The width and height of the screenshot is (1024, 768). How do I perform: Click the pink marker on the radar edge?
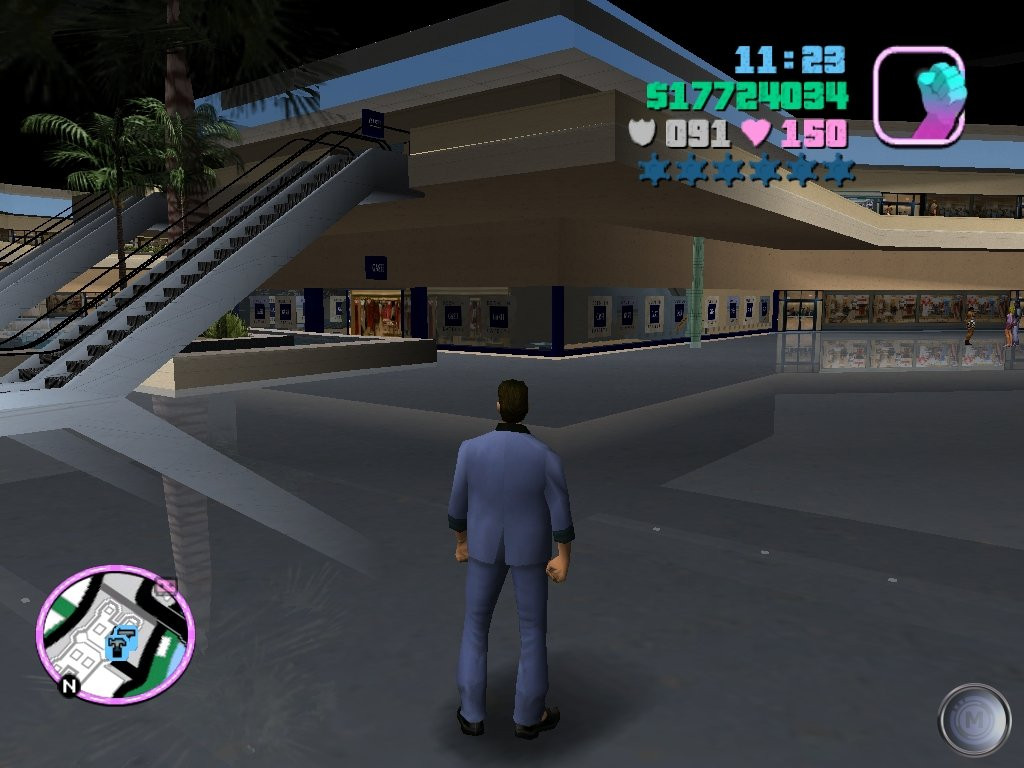pos(167,587)
